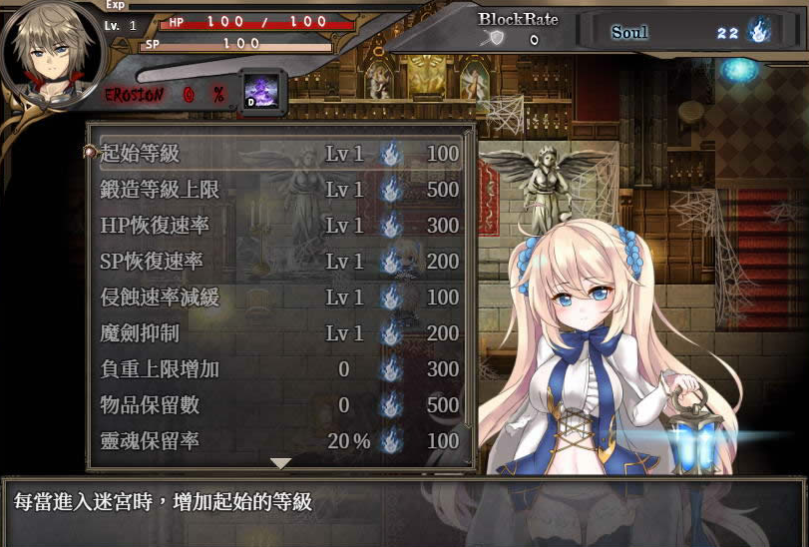Select the 起始等級 upgrade row
This screenshot has width=809, height=547.
pyautogui.click(x=280, y=154)
